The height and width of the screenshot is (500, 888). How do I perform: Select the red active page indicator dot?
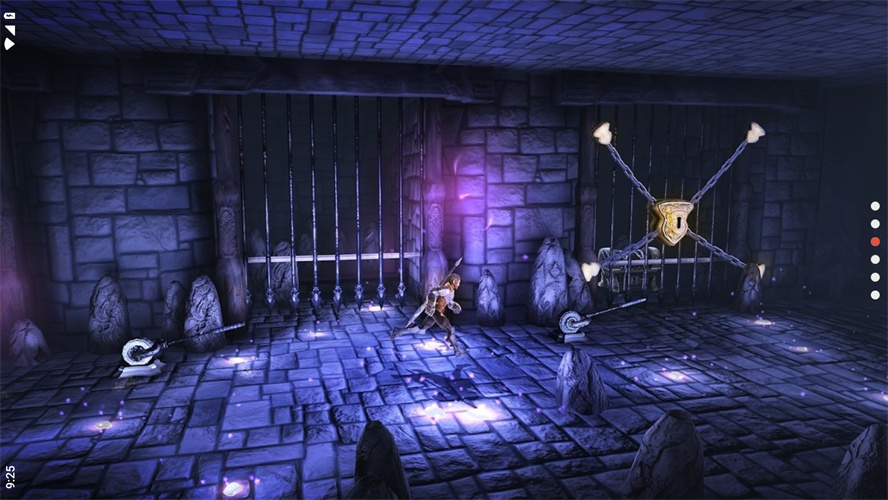875,241
